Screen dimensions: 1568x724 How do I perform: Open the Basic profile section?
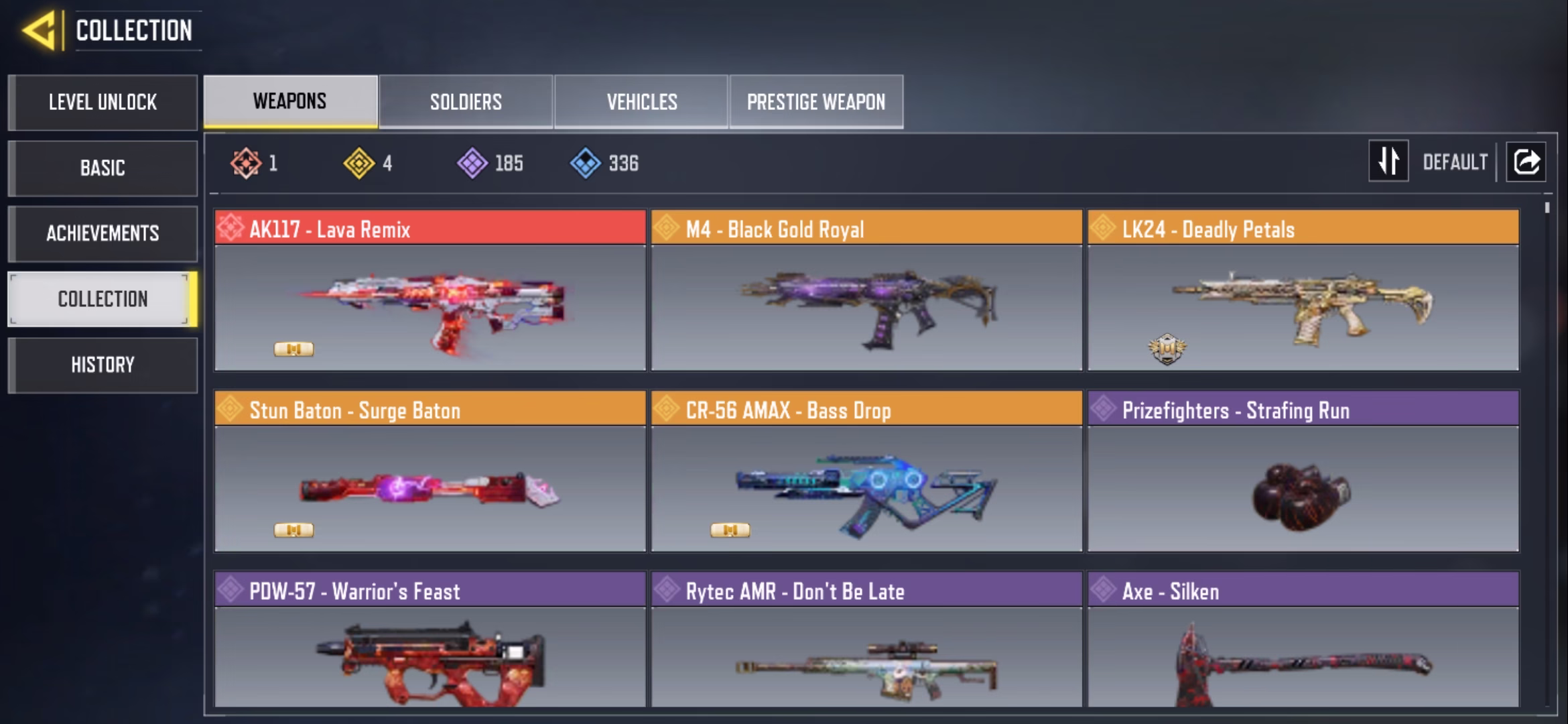103,168
